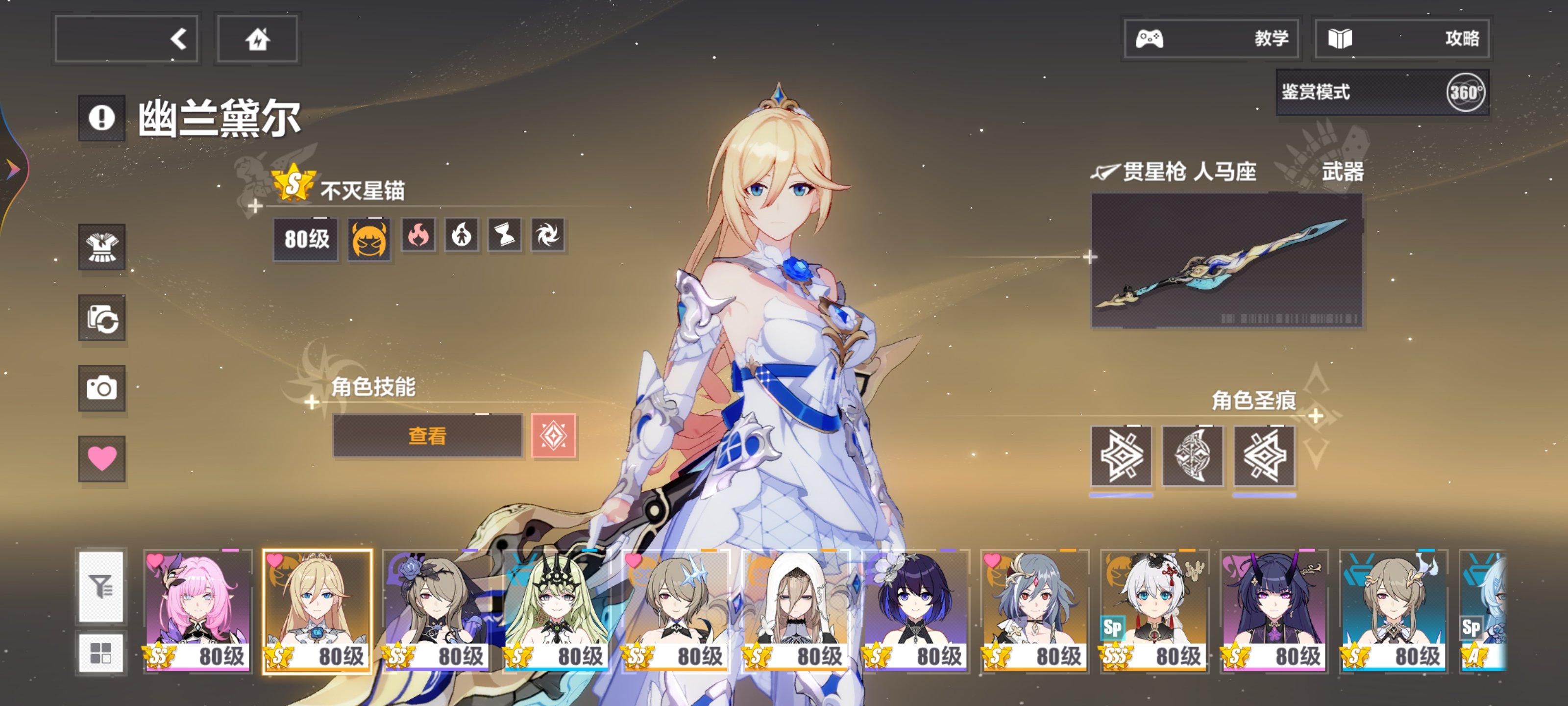The width and height of the screenshot is (1568, 706).
Task: Take a photo with the camera icon
Action: pos(101,388)
